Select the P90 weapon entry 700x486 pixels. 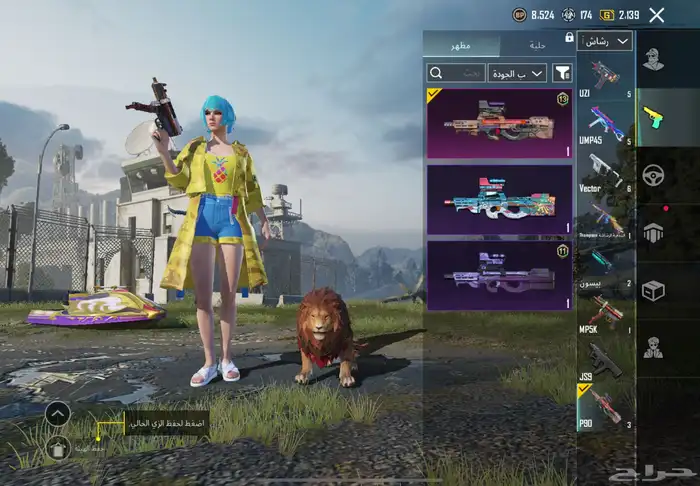[x=605, y=408]
